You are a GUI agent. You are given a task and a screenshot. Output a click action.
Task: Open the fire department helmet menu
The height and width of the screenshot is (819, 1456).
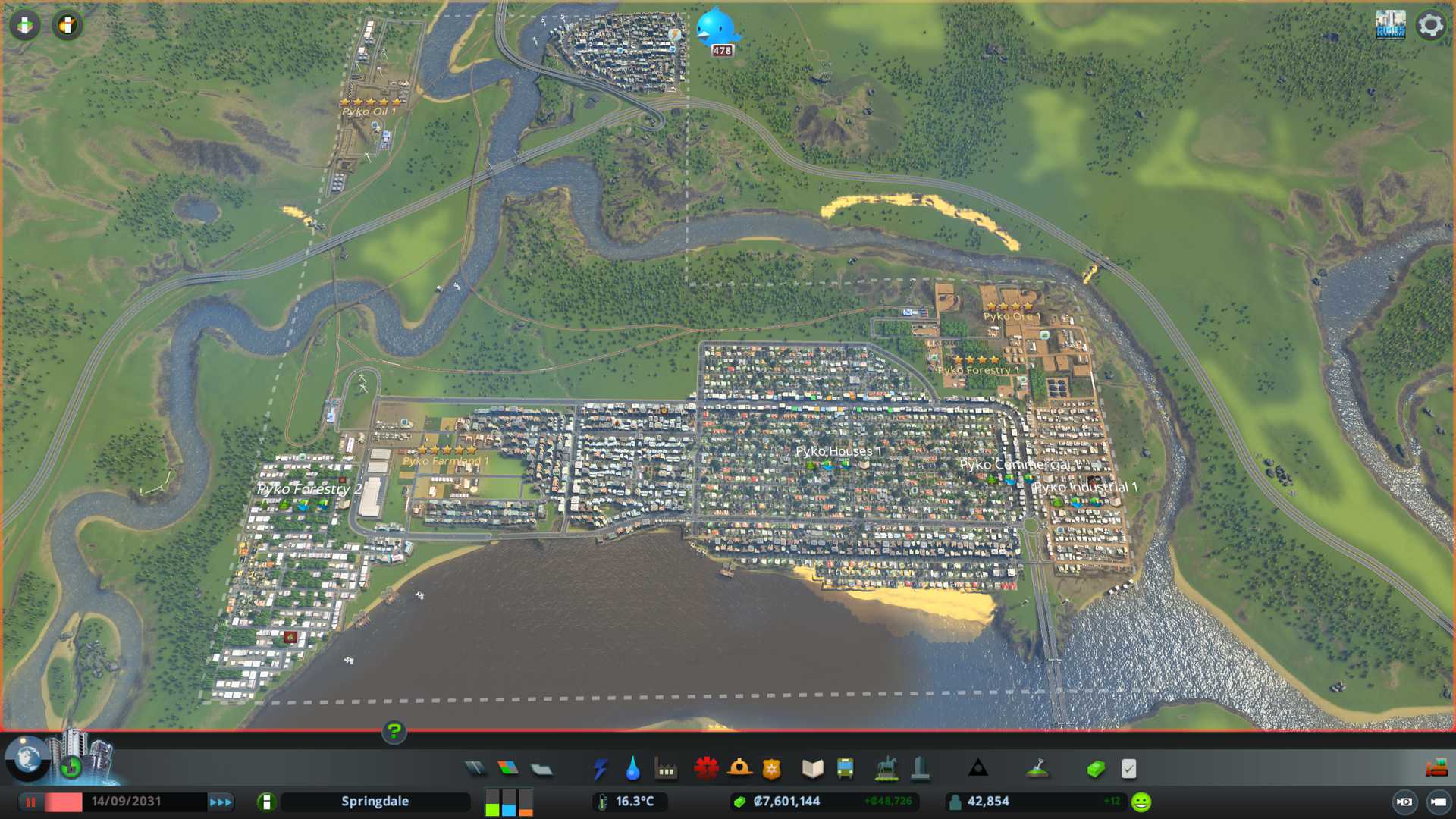pos(739,769)
